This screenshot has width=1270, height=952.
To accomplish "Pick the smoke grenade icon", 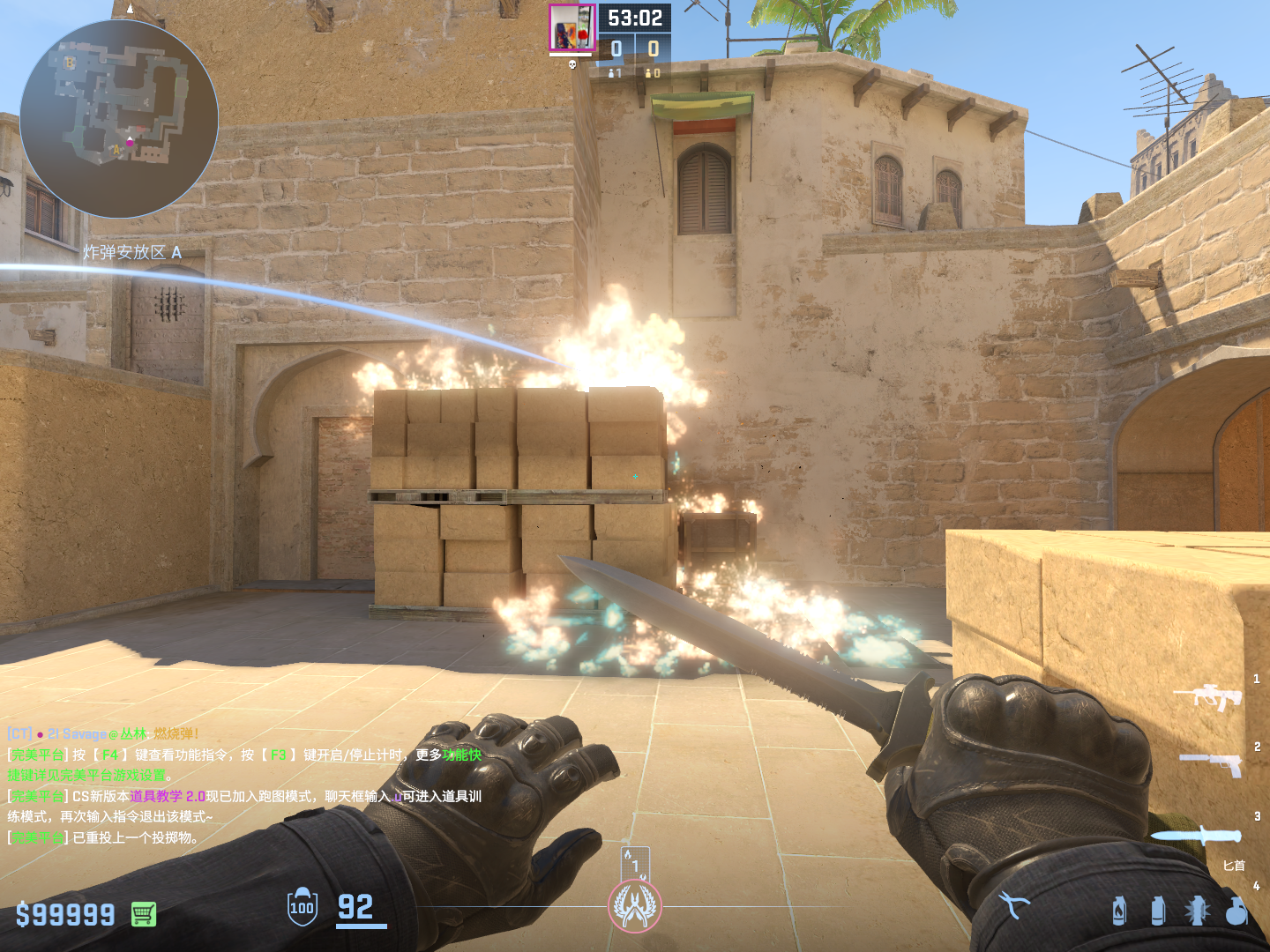I will 1158,911.
